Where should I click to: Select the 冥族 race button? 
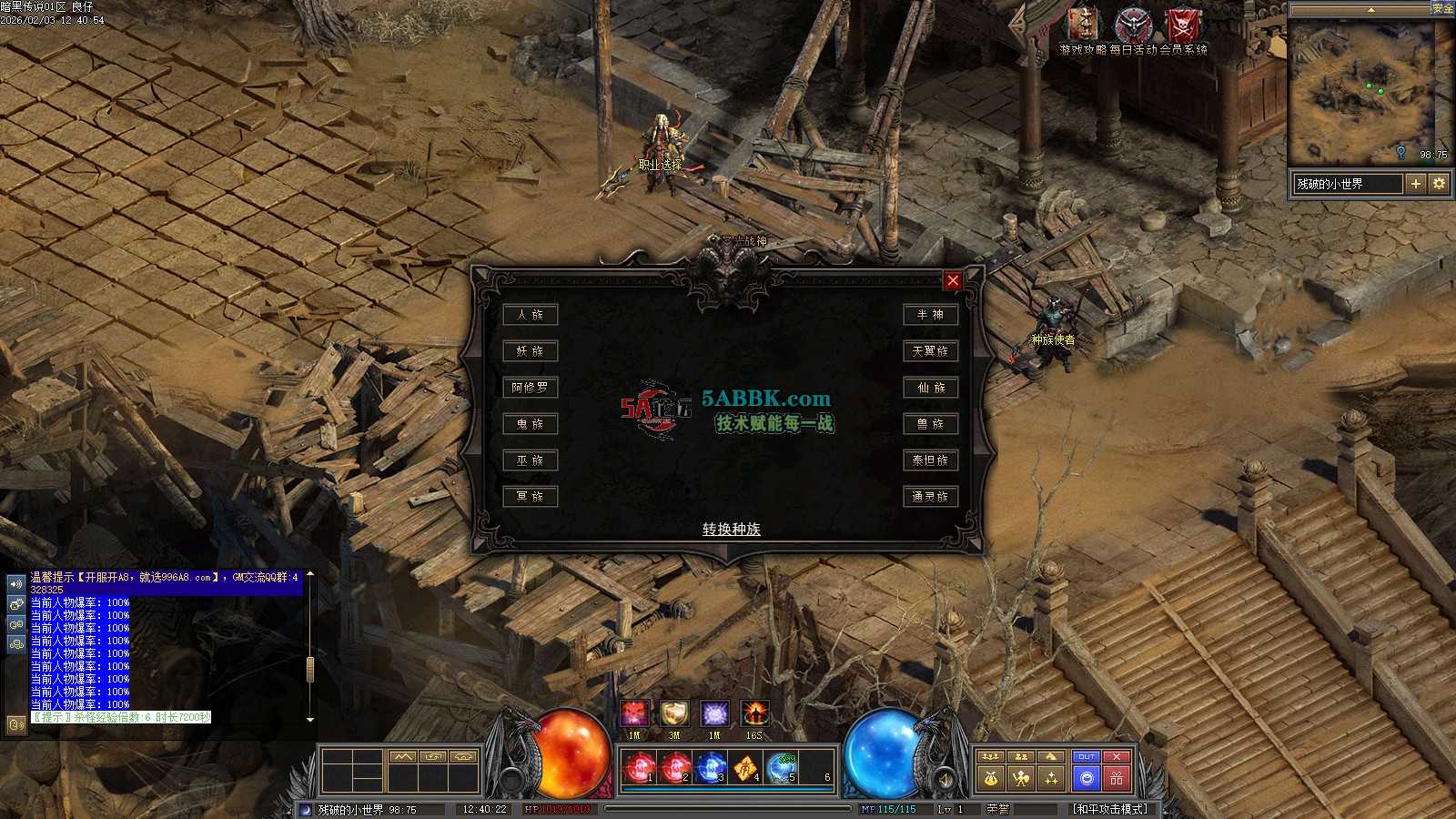(x=530, y=497)
